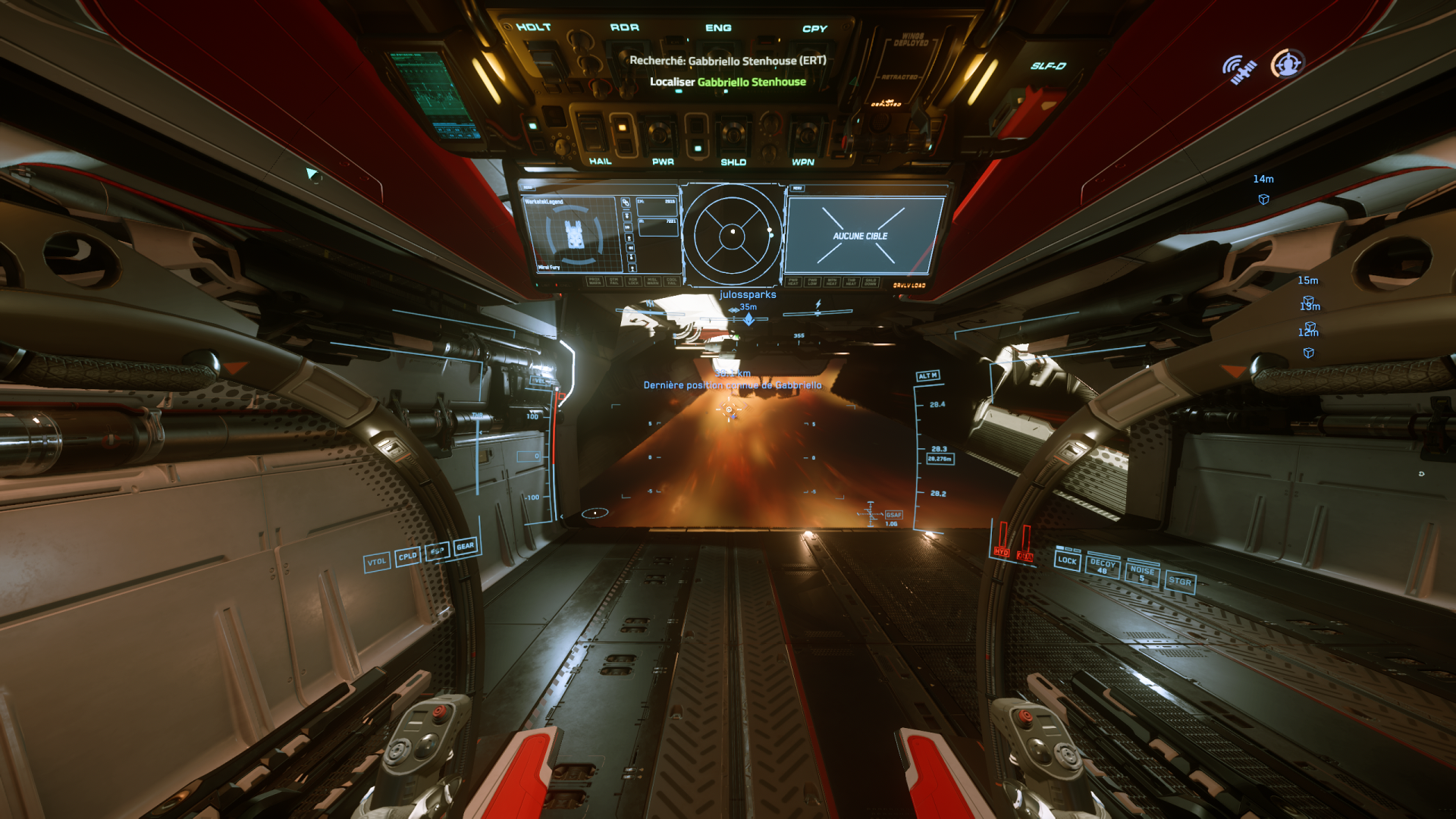The image size is (1456, 819).
Task: Click the satellite signal icon
Action: tap(1239, 69)
